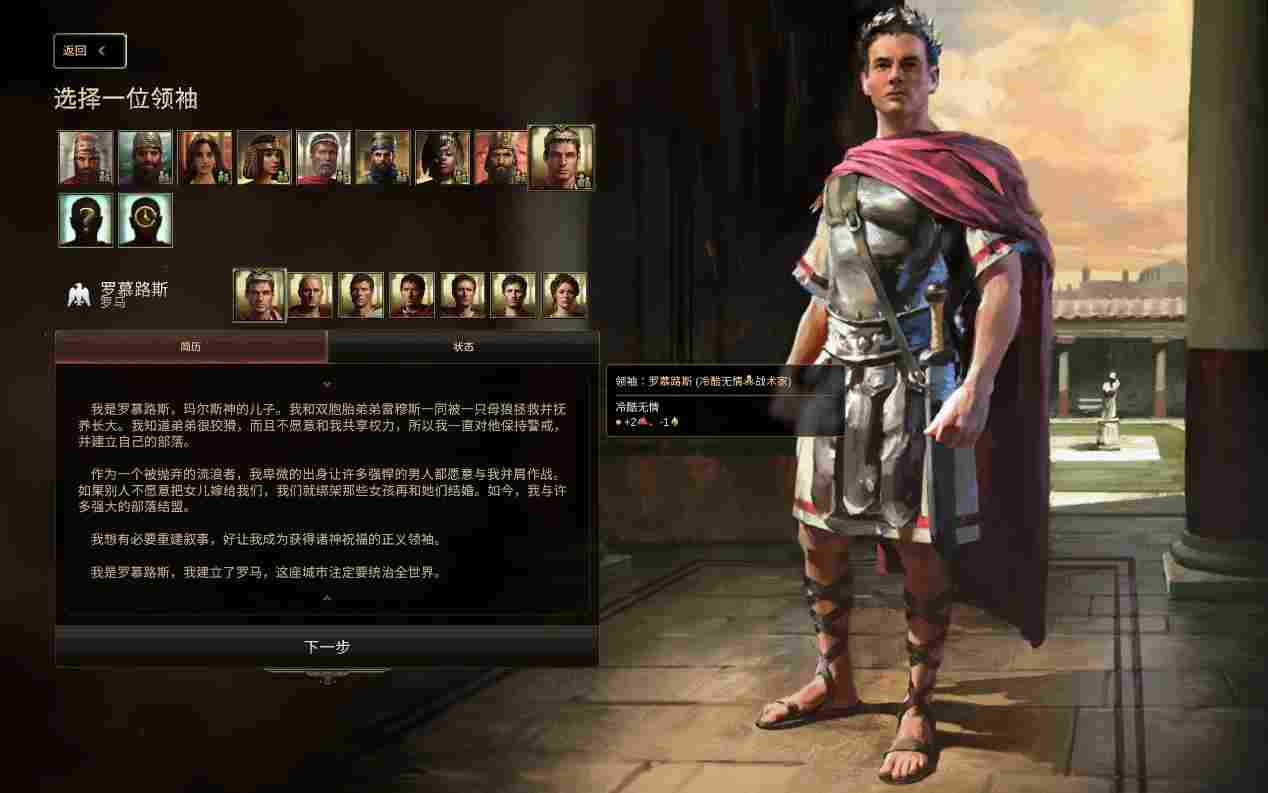Pick the female Roman leader portrait
Image resolution: width=1268 pixels, height=793 pixels.
click(564, 295)
